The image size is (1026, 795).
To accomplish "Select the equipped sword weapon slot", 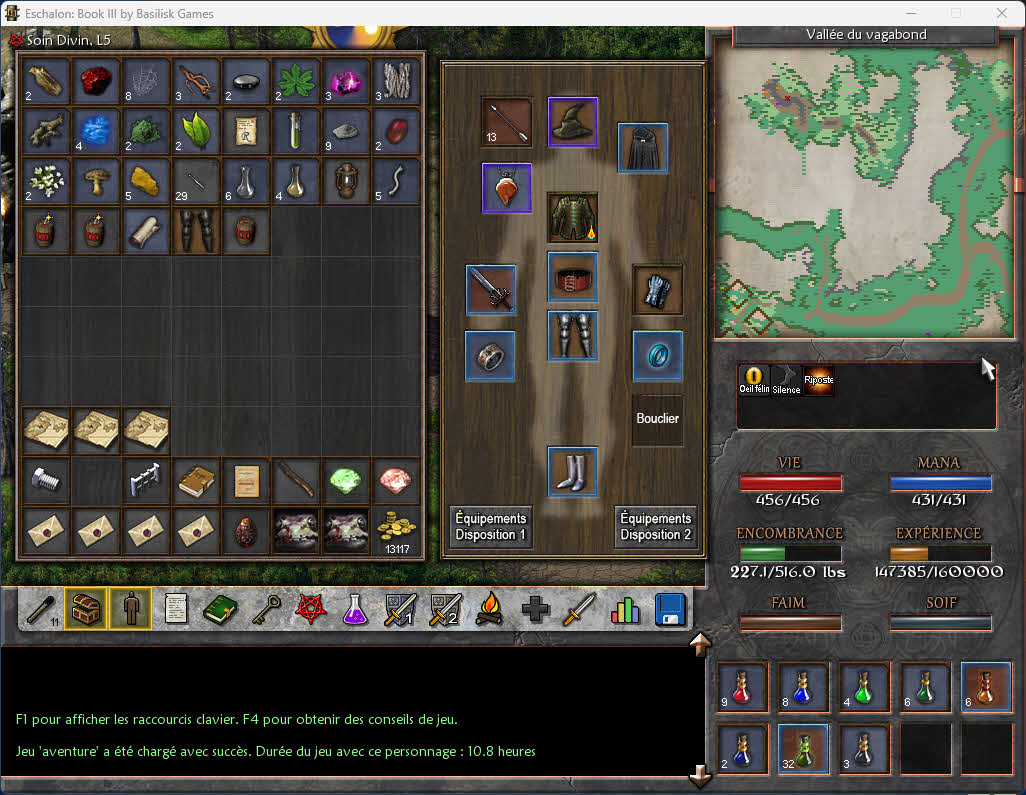I will pyautogui.click(x=491, y=290).
